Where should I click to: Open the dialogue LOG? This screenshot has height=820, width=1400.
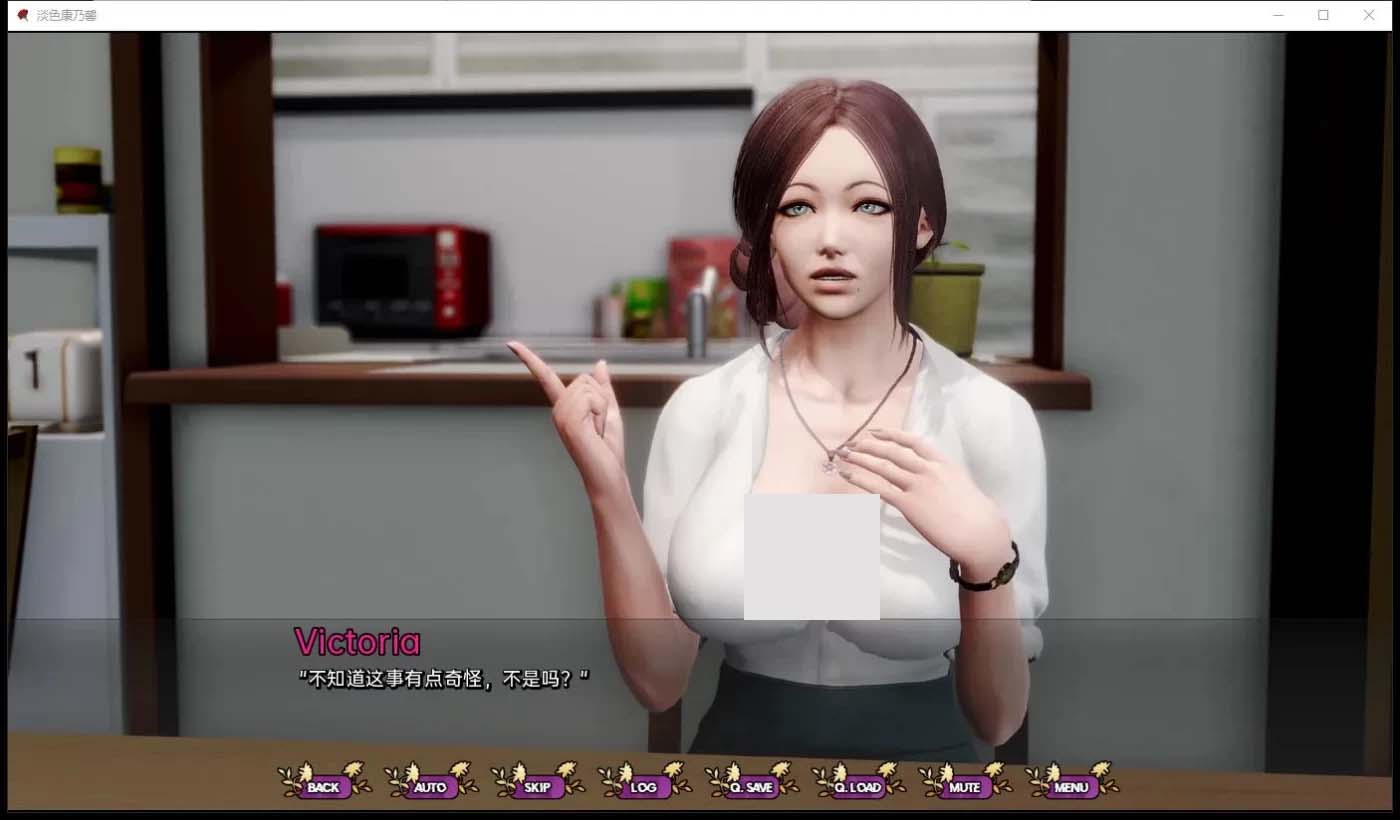tap(644, 787)
